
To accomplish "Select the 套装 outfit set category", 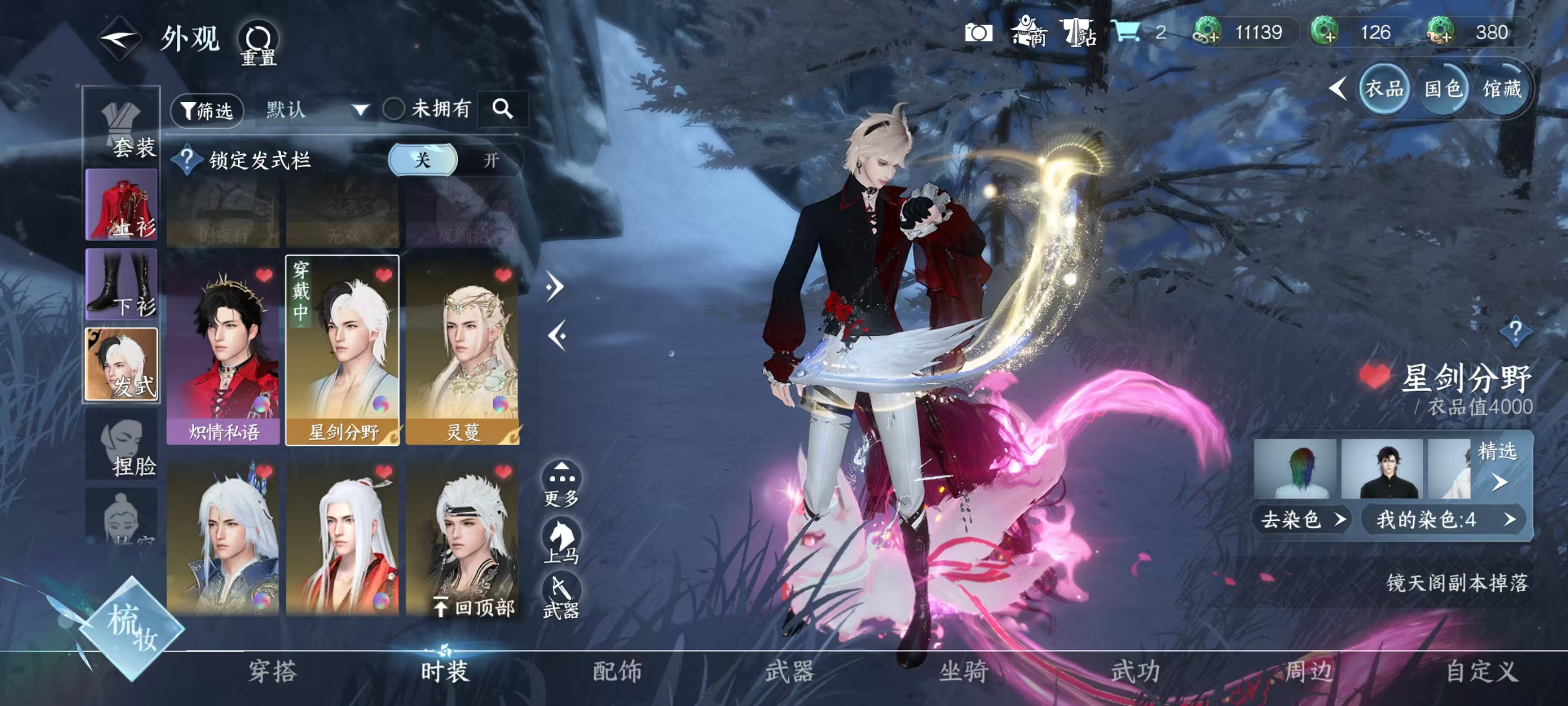I will [122, 129].
